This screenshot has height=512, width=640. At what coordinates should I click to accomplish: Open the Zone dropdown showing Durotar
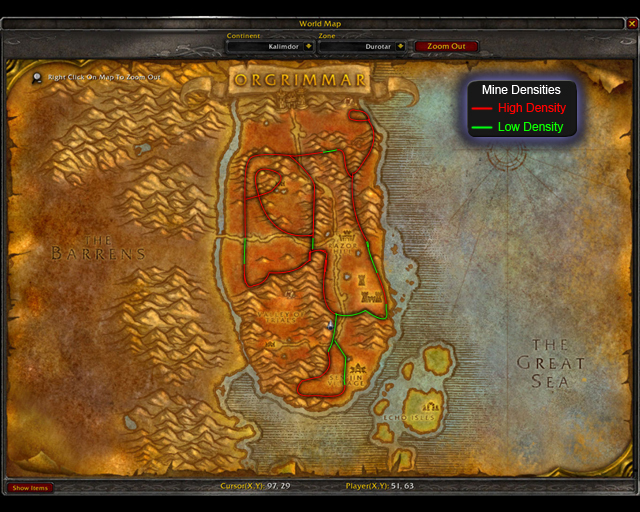400,46
